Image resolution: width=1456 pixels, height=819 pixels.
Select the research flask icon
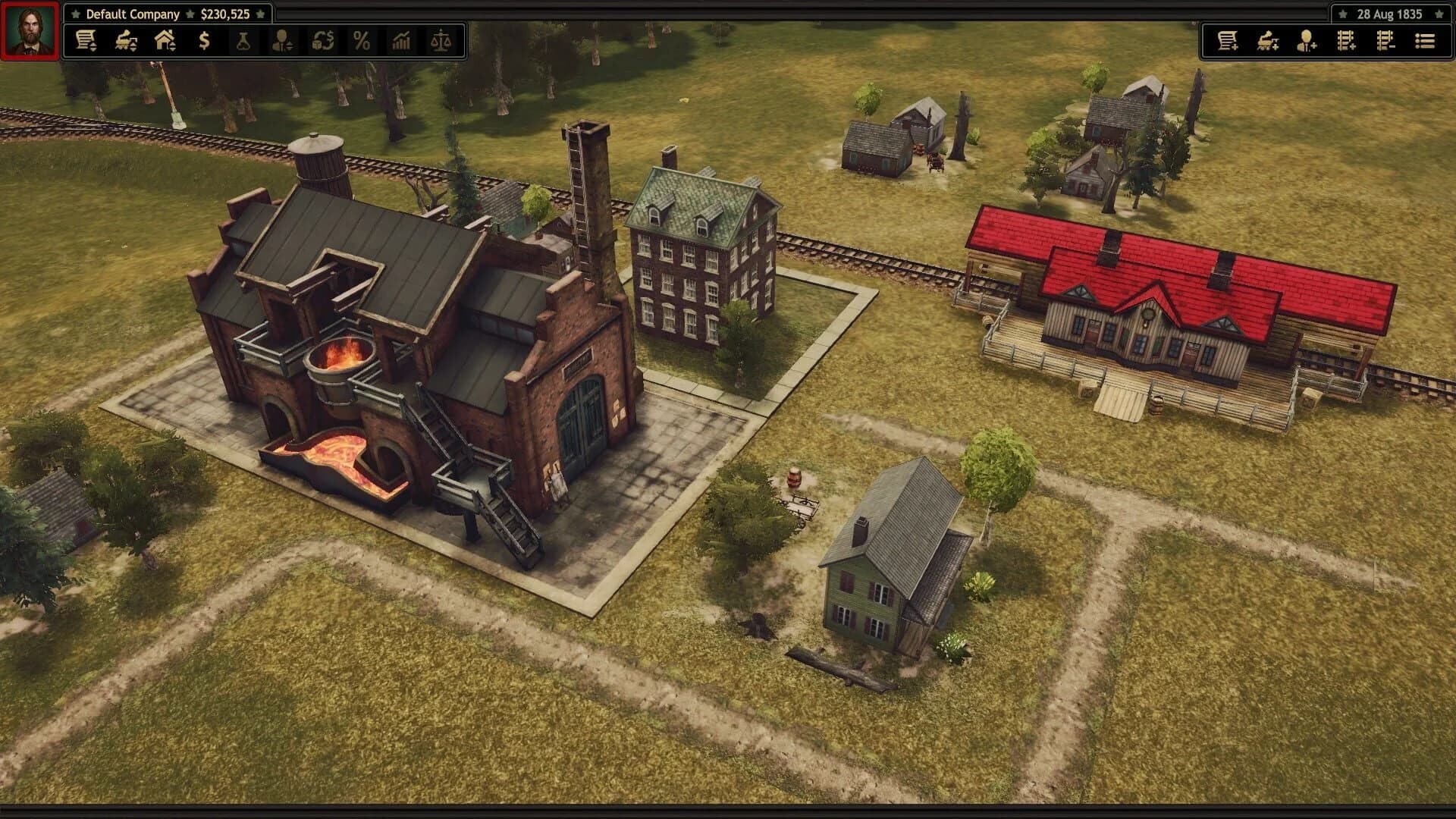coord(243,42)
